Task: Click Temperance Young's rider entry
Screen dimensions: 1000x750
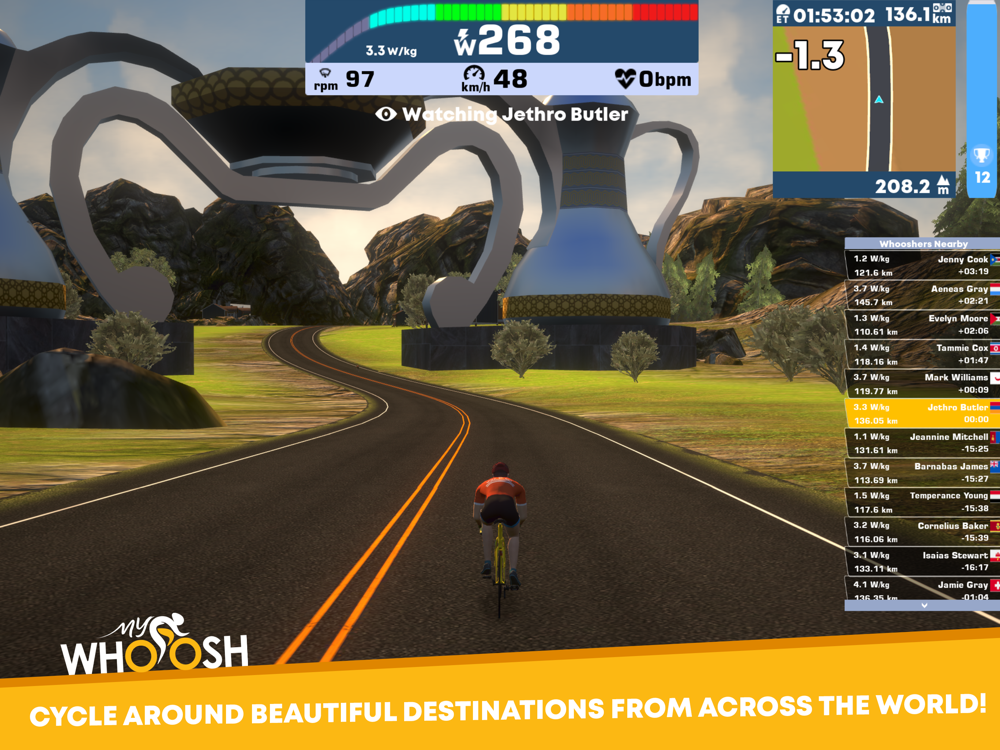Action: [922, 502]
